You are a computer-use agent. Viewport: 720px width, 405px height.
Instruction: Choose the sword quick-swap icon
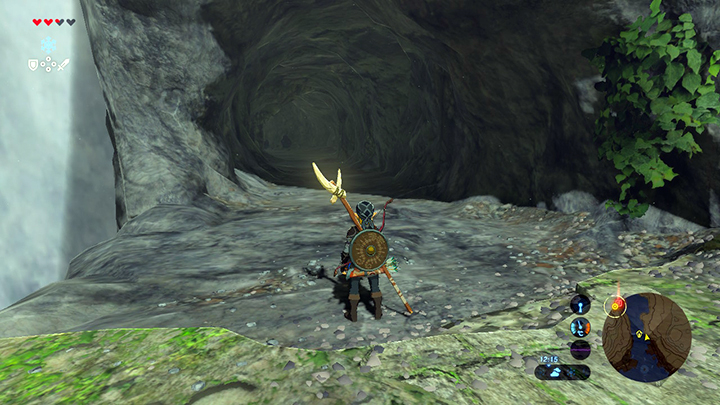pos(63,65)
